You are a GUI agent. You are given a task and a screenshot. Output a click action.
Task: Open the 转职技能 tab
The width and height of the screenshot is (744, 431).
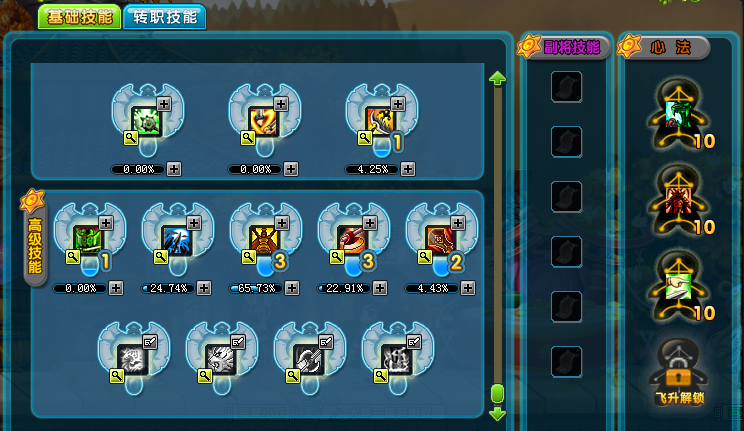tap(164, 17)
